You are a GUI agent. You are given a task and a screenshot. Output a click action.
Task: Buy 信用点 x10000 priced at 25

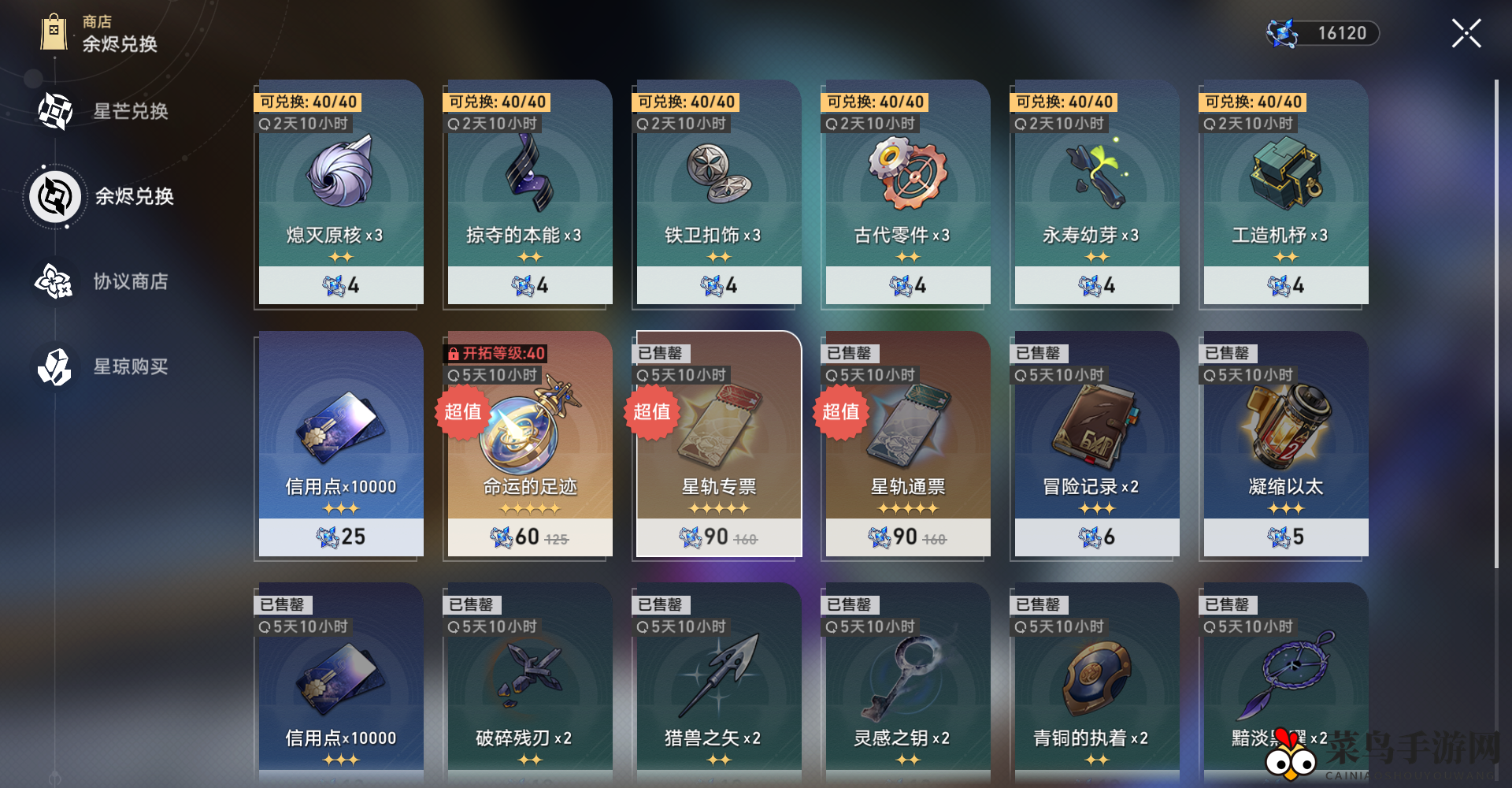click(340, 444)
